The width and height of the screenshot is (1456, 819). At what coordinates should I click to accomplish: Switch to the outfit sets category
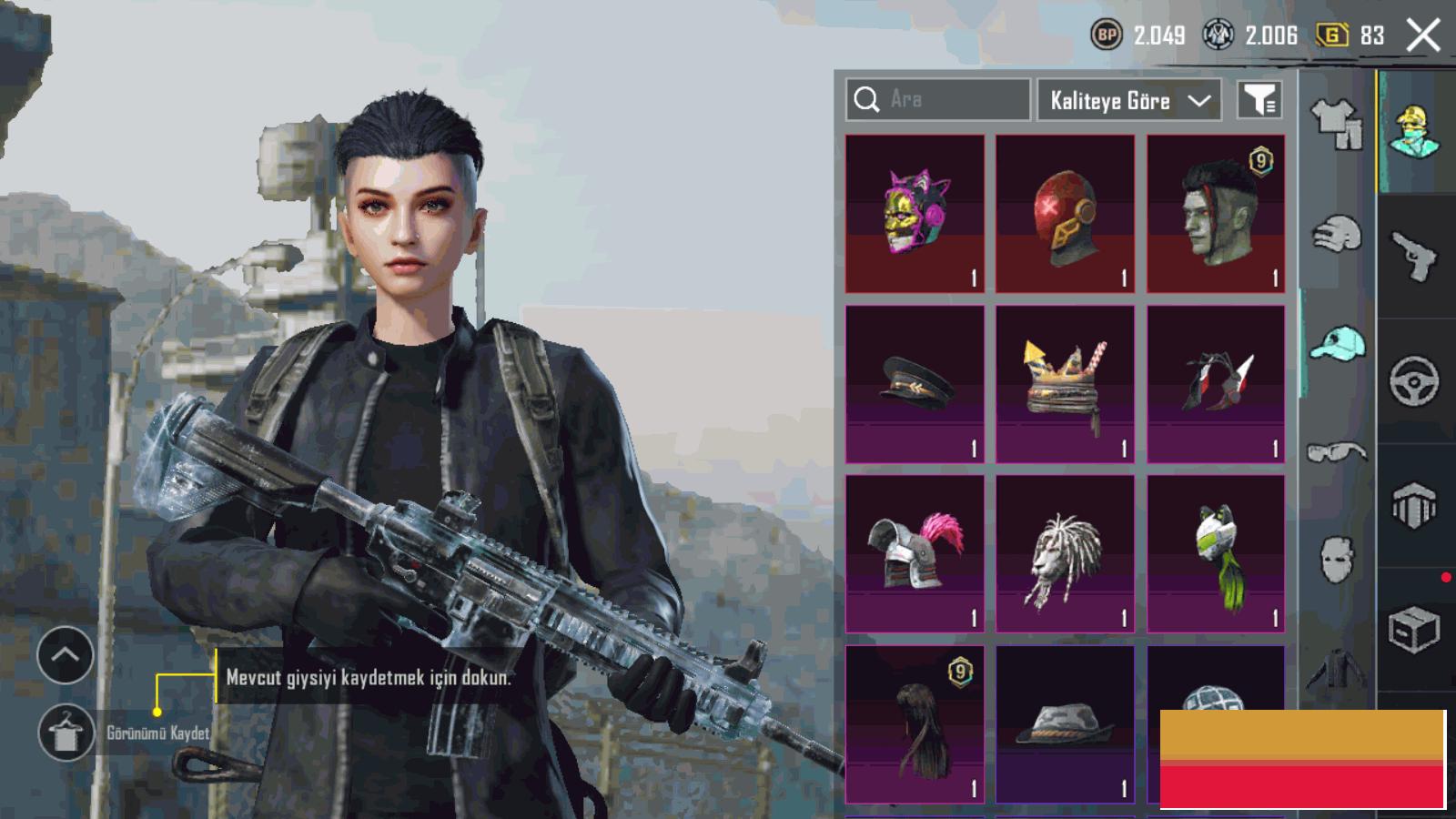[x=1337, y=124]
